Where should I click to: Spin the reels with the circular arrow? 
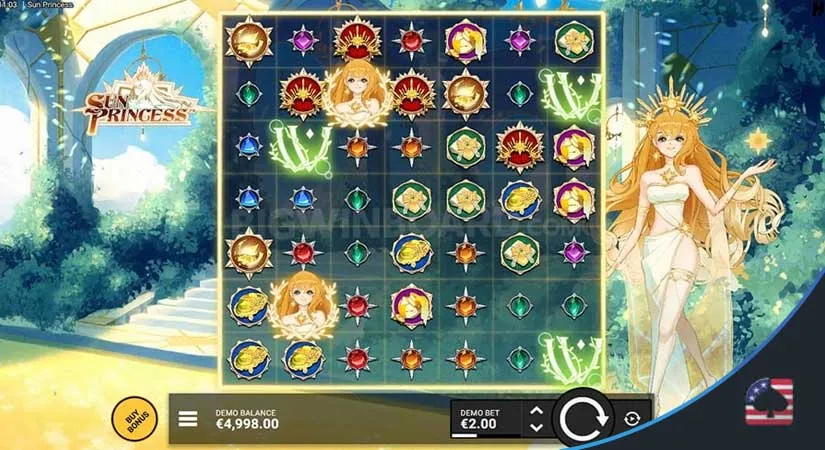point(583,418)
